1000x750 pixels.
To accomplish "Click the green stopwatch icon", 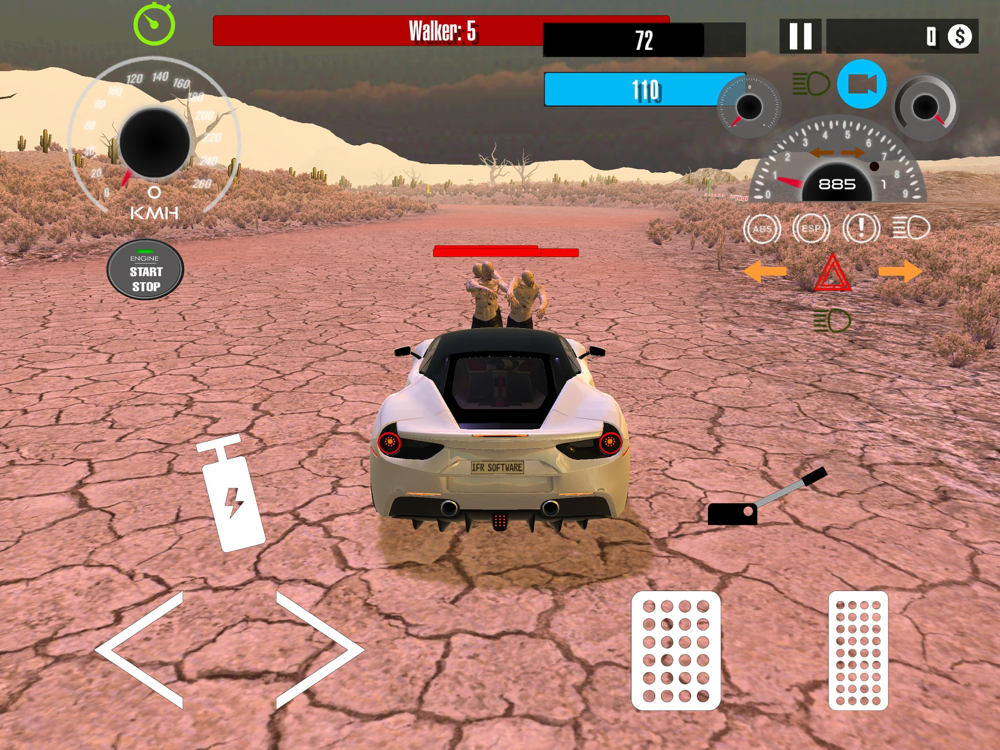I will click(x=155, y=25).
